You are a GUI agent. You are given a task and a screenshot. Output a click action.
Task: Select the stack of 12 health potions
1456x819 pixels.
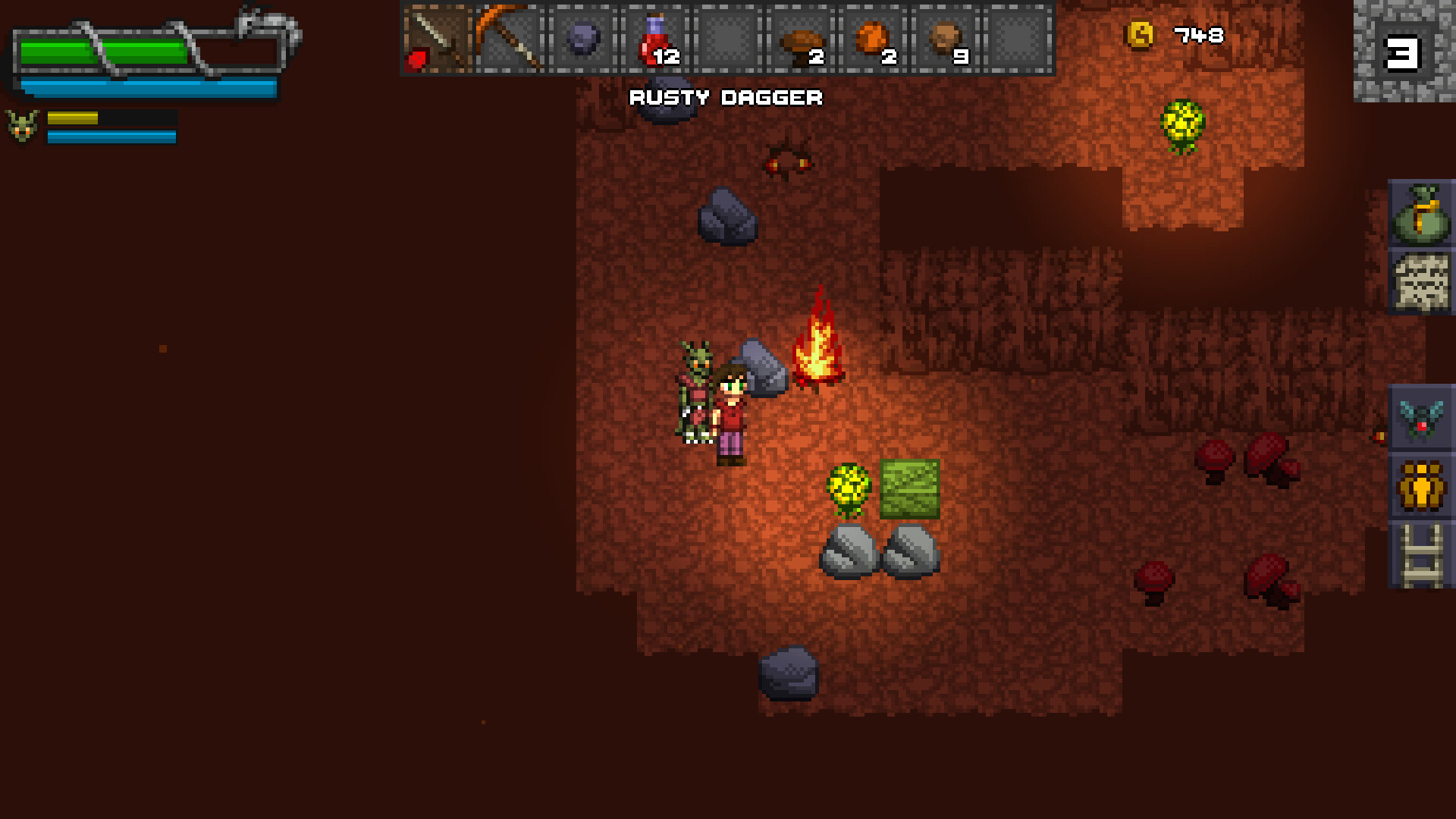(654, 36)
